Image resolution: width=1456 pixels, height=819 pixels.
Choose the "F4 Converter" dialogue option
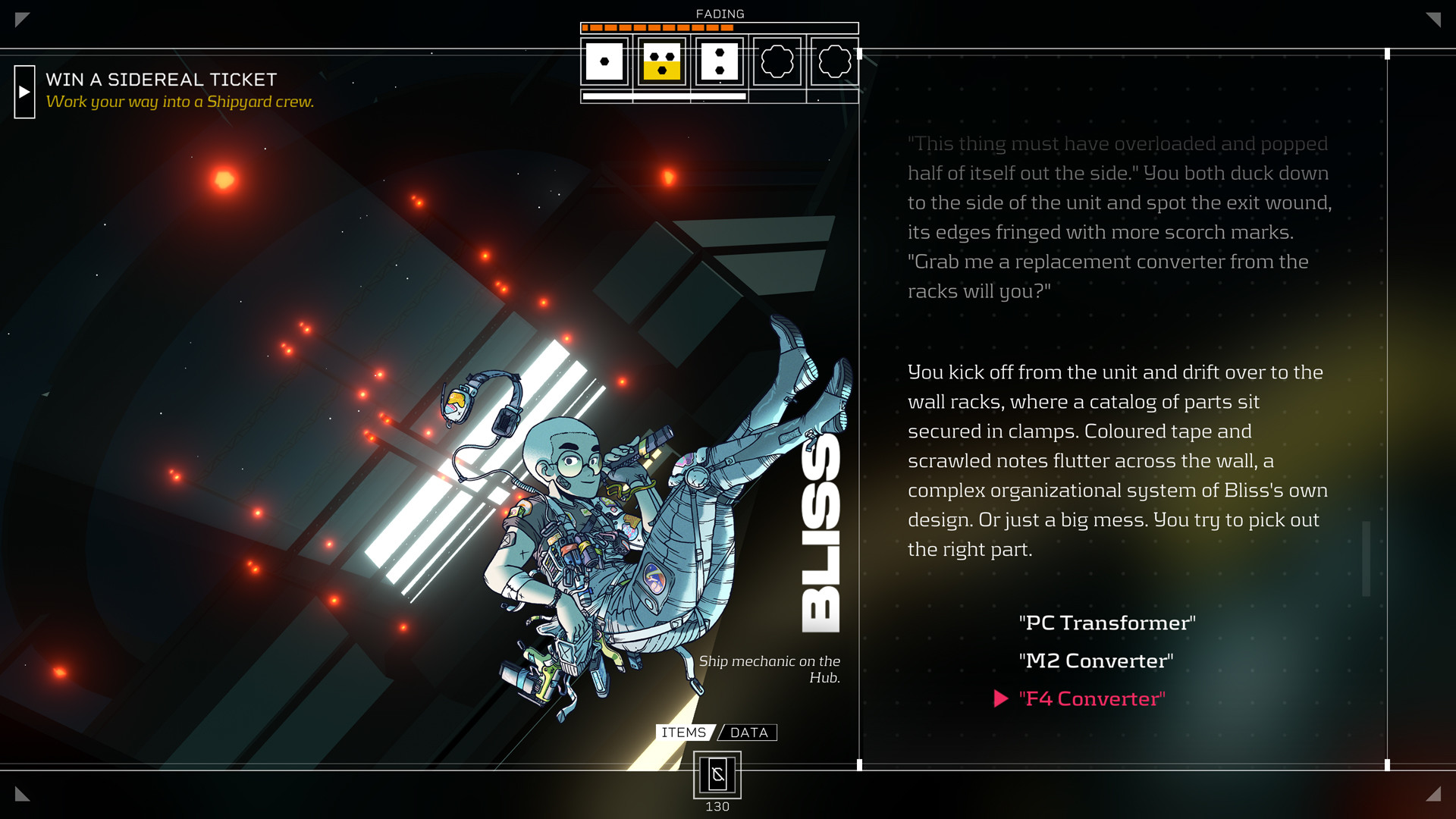1091,698
